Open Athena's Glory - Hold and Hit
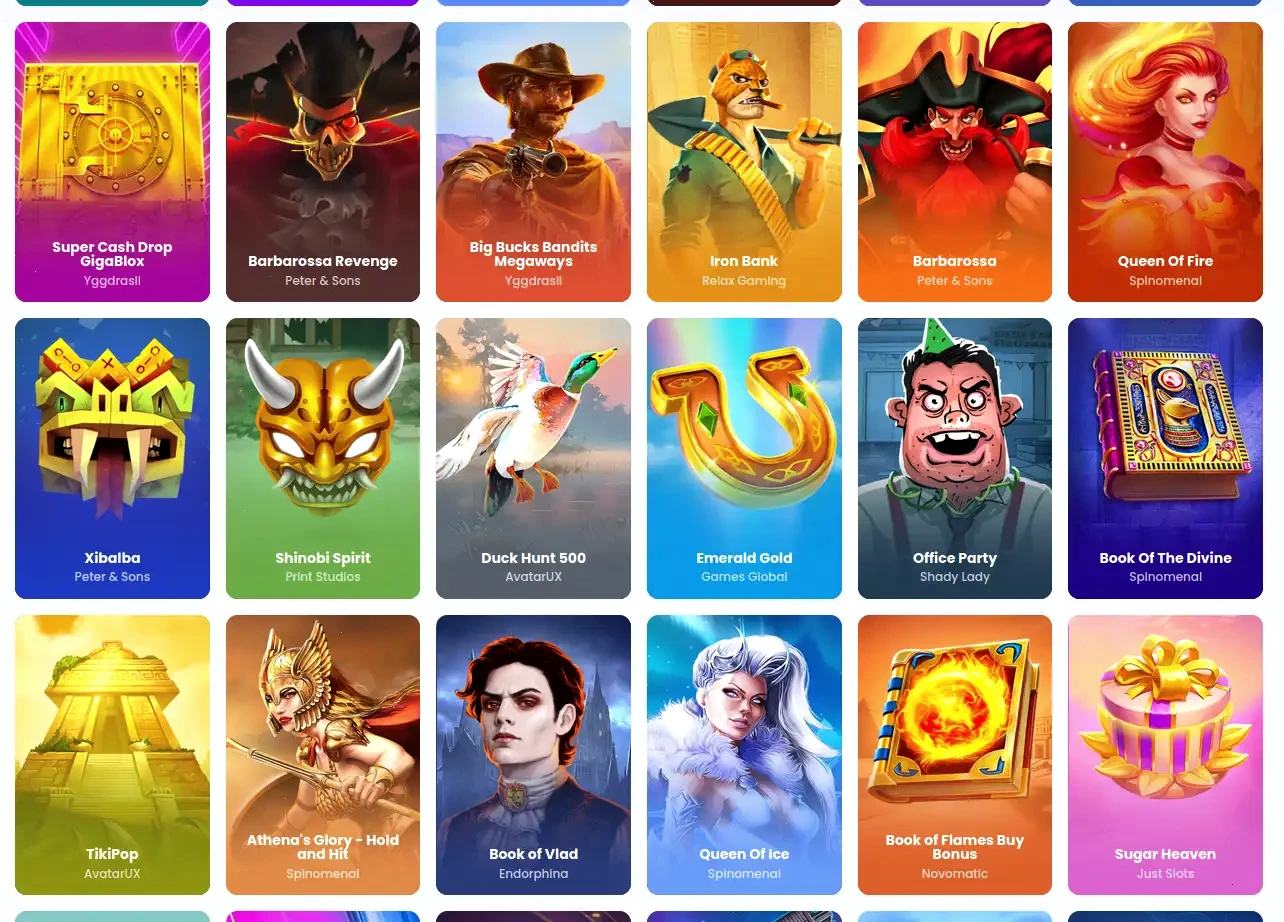The height and width of the screenshot is (922, 1284). (322, 754)
